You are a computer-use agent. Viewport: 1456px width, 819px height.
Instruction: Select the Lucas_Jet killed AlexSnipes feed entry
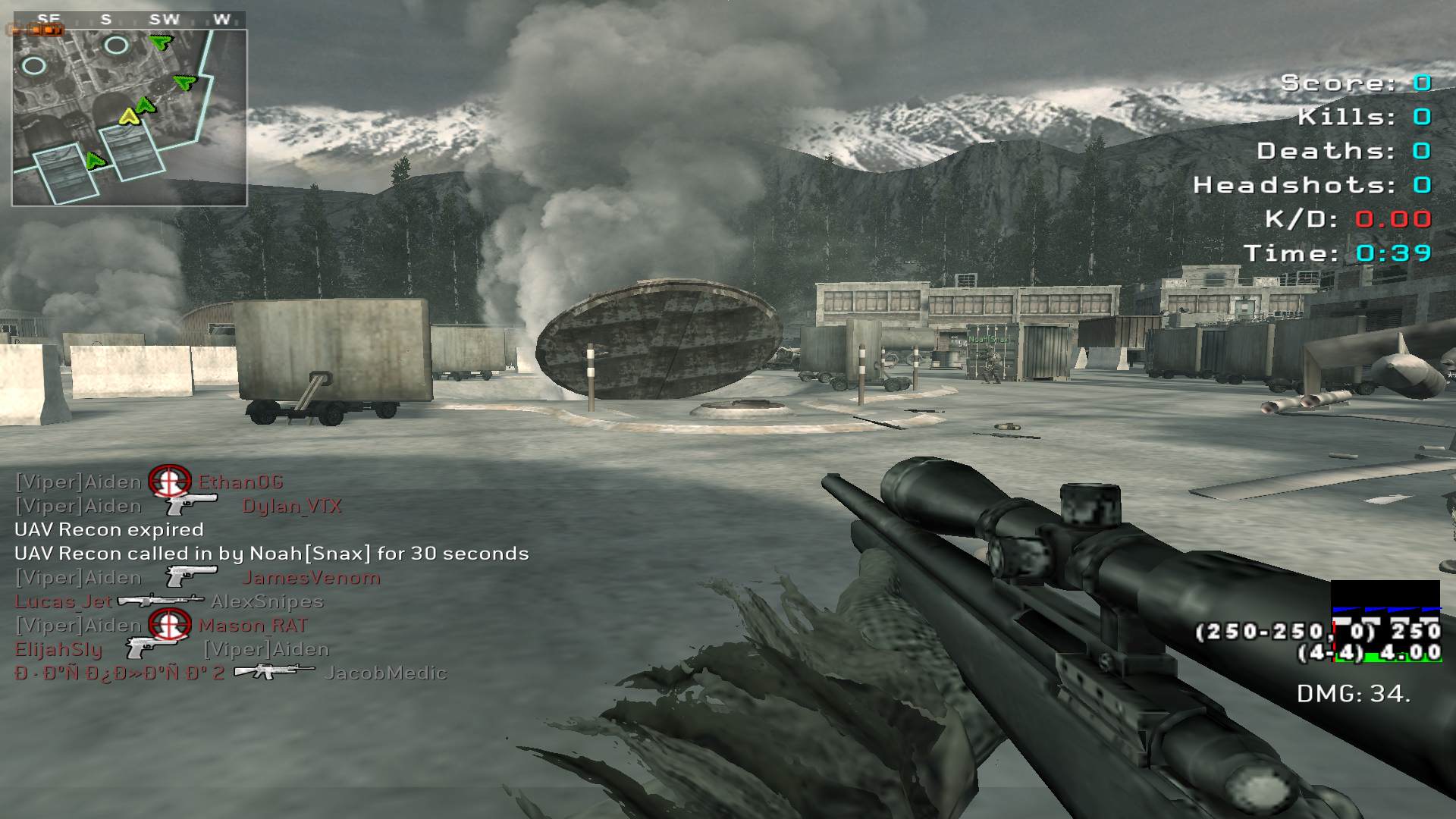(169, 601)
